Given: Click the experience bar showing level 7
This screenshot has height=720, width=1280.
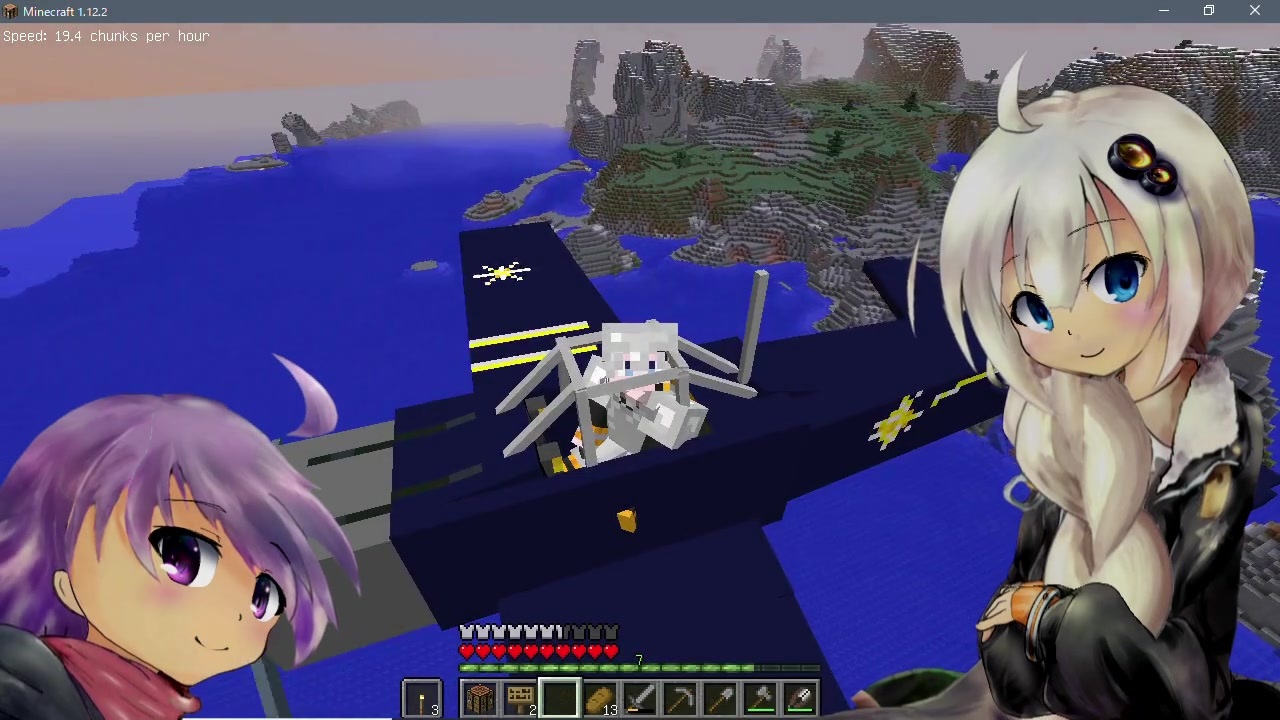Looking at the screenshot, I should 640,667.
